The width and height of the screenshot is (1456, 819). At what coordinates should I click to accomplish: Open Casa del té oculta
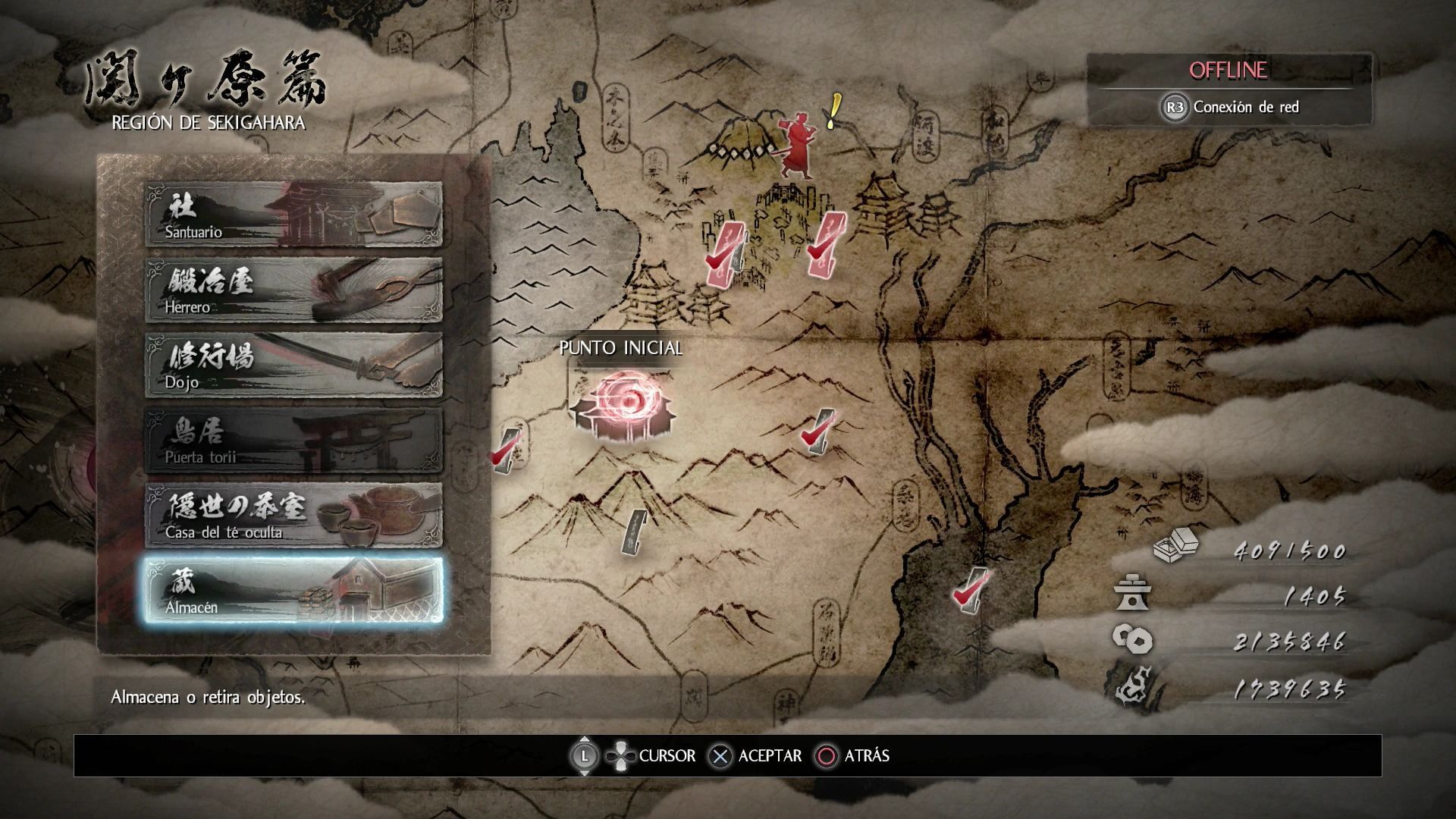point(293,515)
